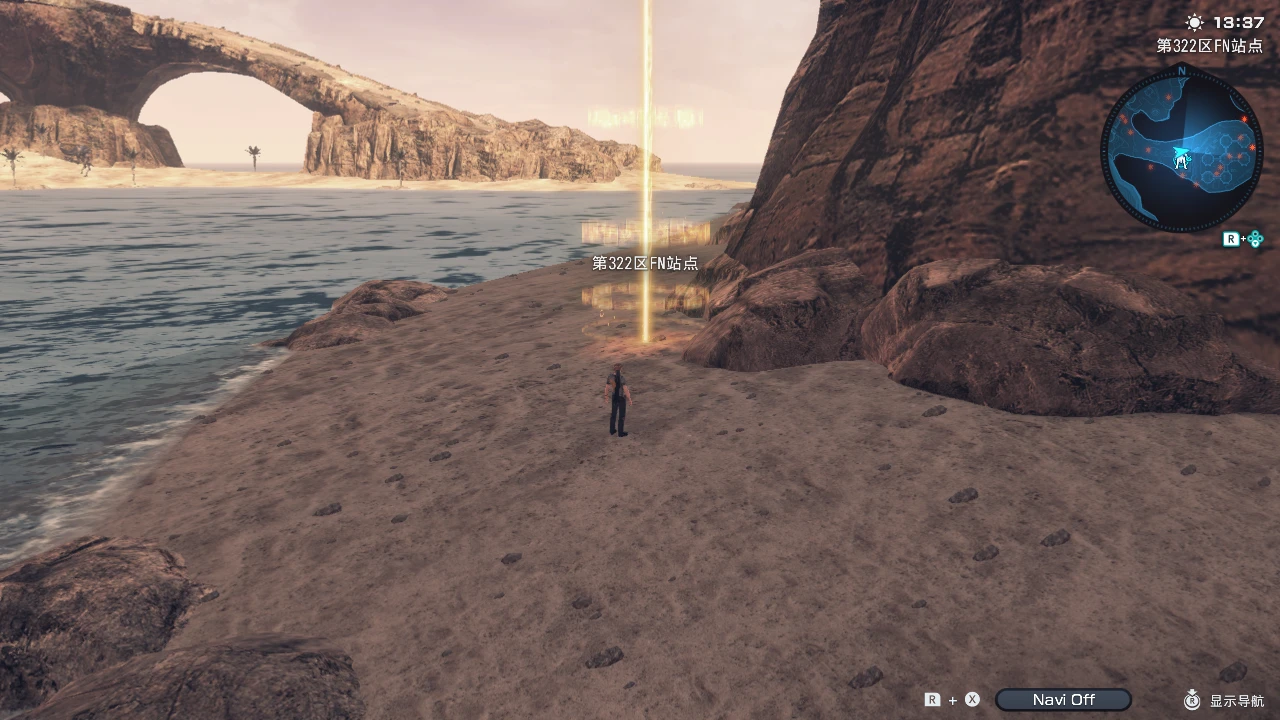Click the 13:37 time display

(x=1237, y=22)
